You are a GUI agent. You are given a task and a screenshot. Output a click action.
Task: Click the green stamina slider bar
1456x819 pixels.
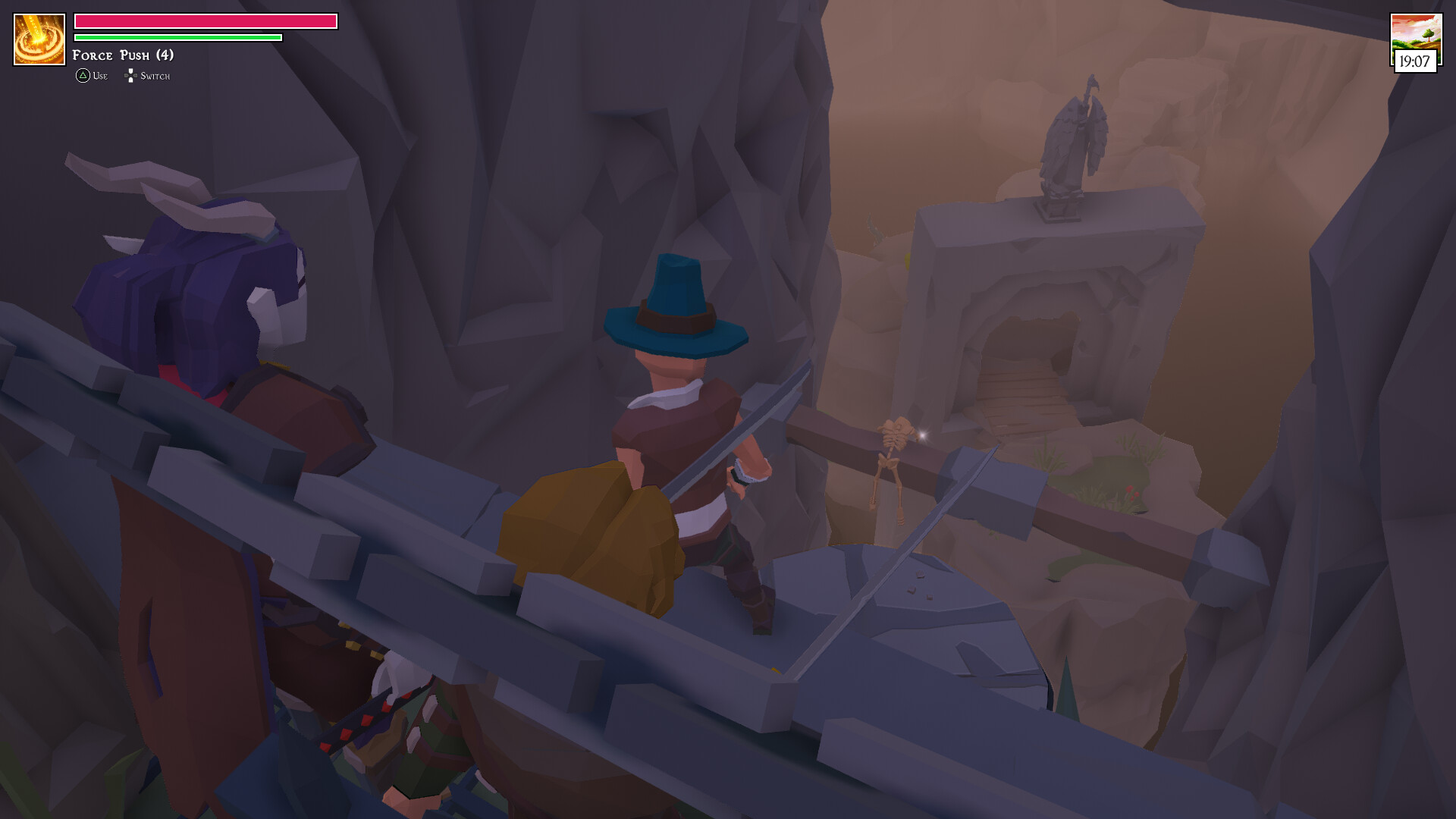click(x=177, y=36)
